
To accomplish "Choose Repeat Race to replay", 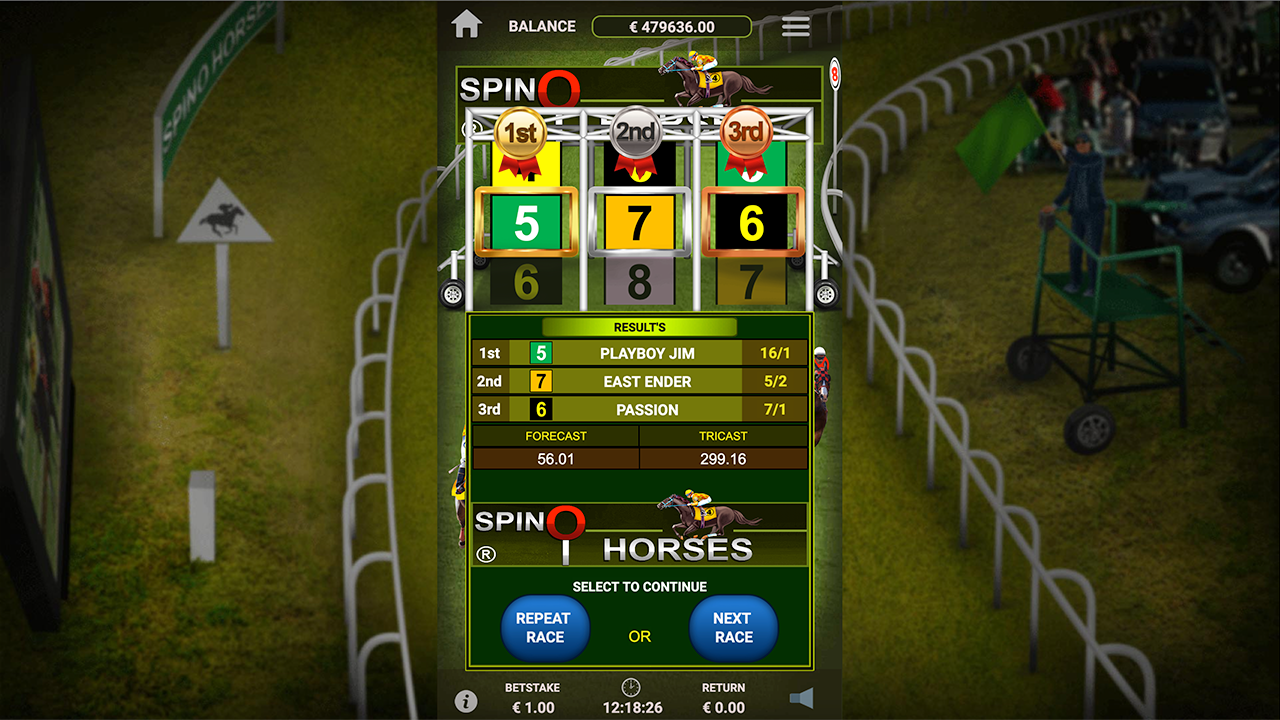I will (x=545, y=628).
